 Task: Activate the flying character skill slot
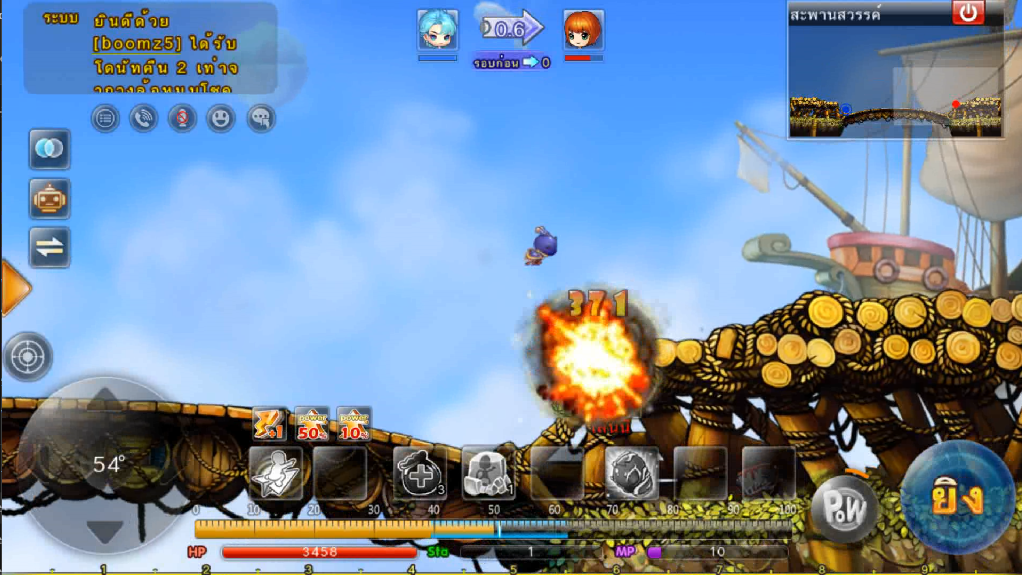point(275,472)
